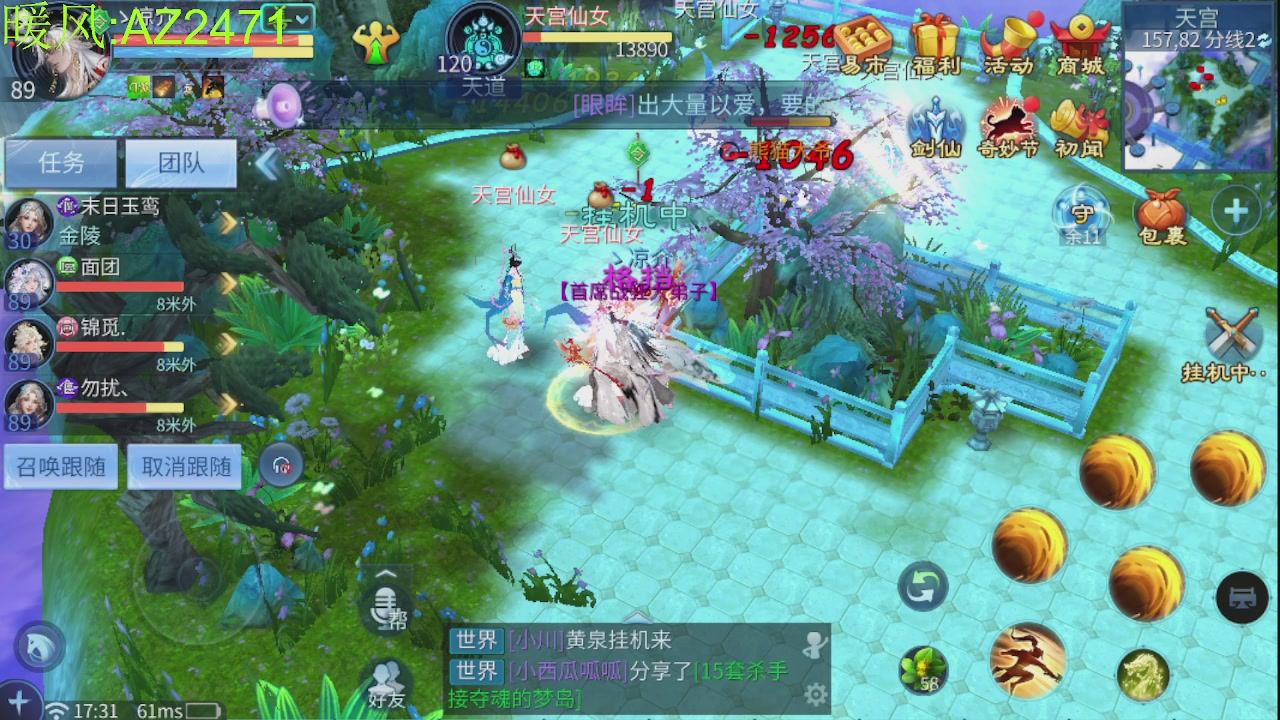Toggle team voice with headset icon

point(280,465)
